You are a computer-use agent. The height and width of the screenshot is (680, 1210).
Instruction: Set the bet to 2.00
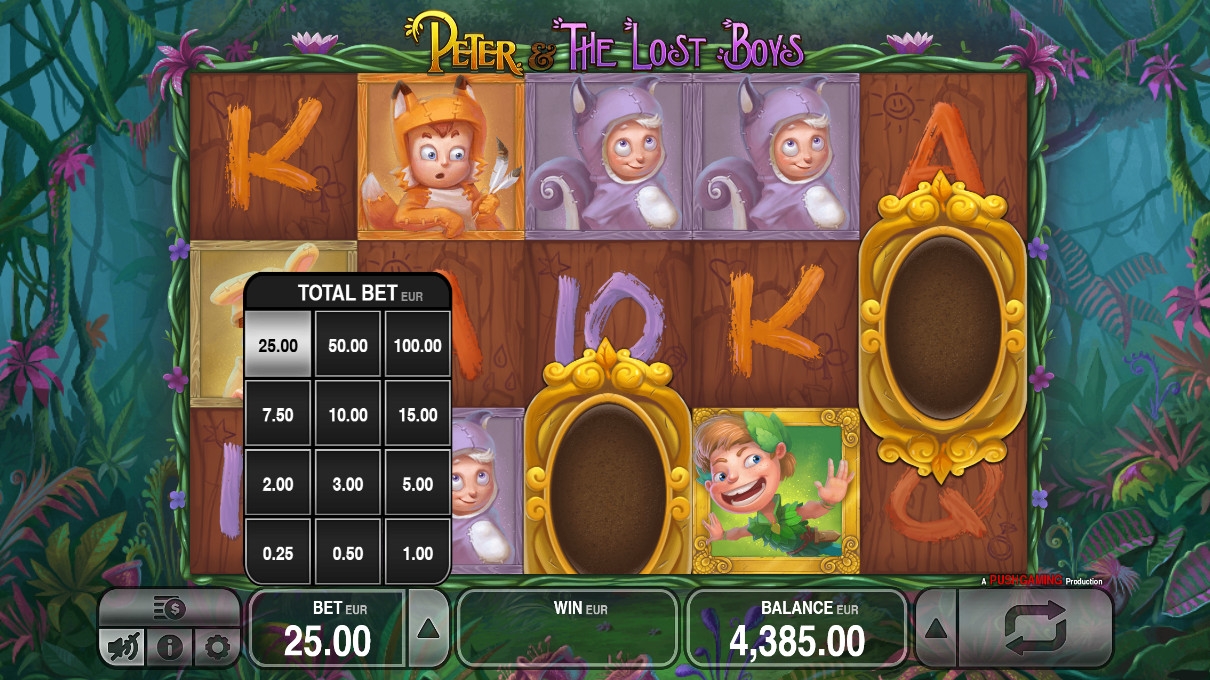coord(278,484)
